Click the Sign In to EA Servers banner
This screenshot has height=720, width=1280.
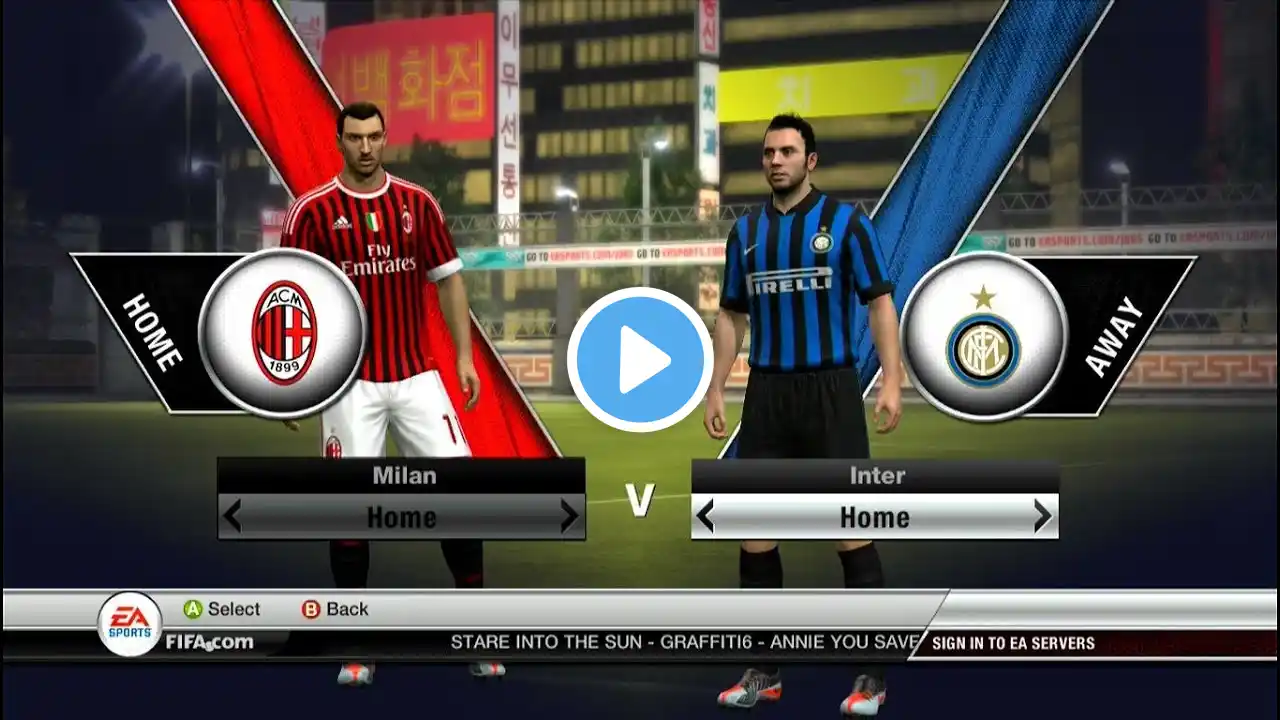[x=1012, y=643]
